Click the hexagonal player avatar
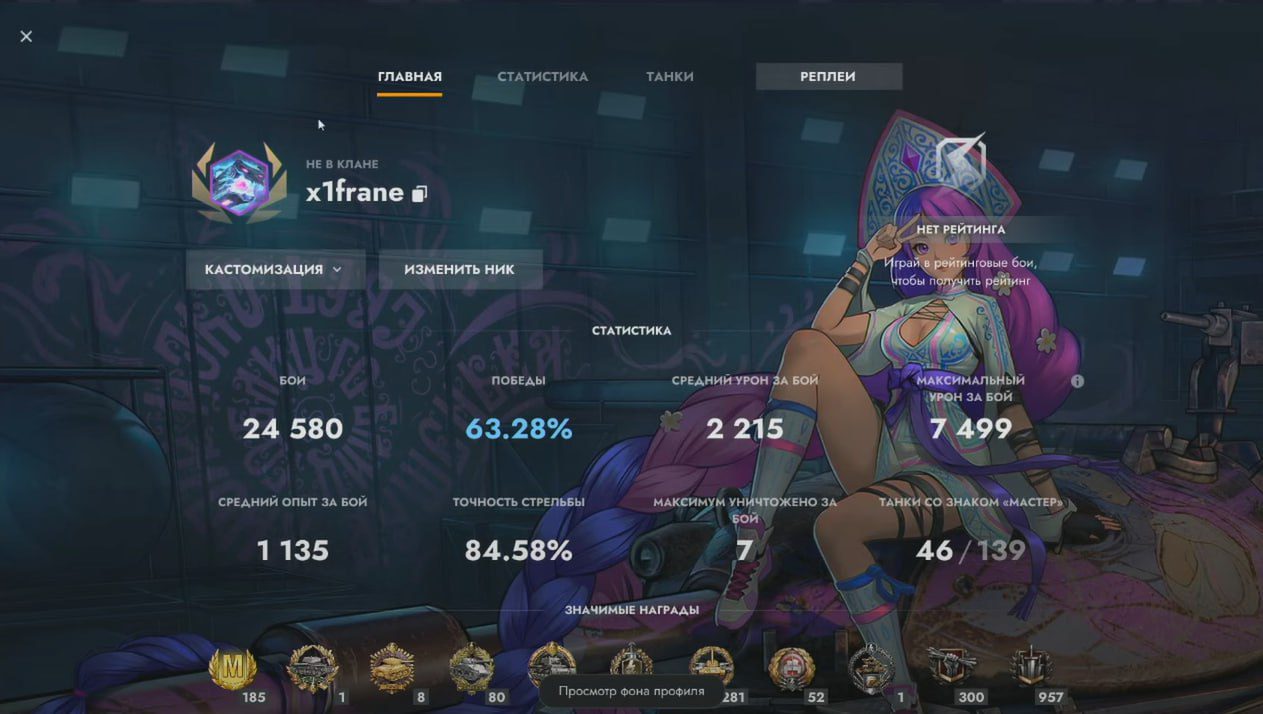The image size is (1263, 714). click(x=239, y=184)
